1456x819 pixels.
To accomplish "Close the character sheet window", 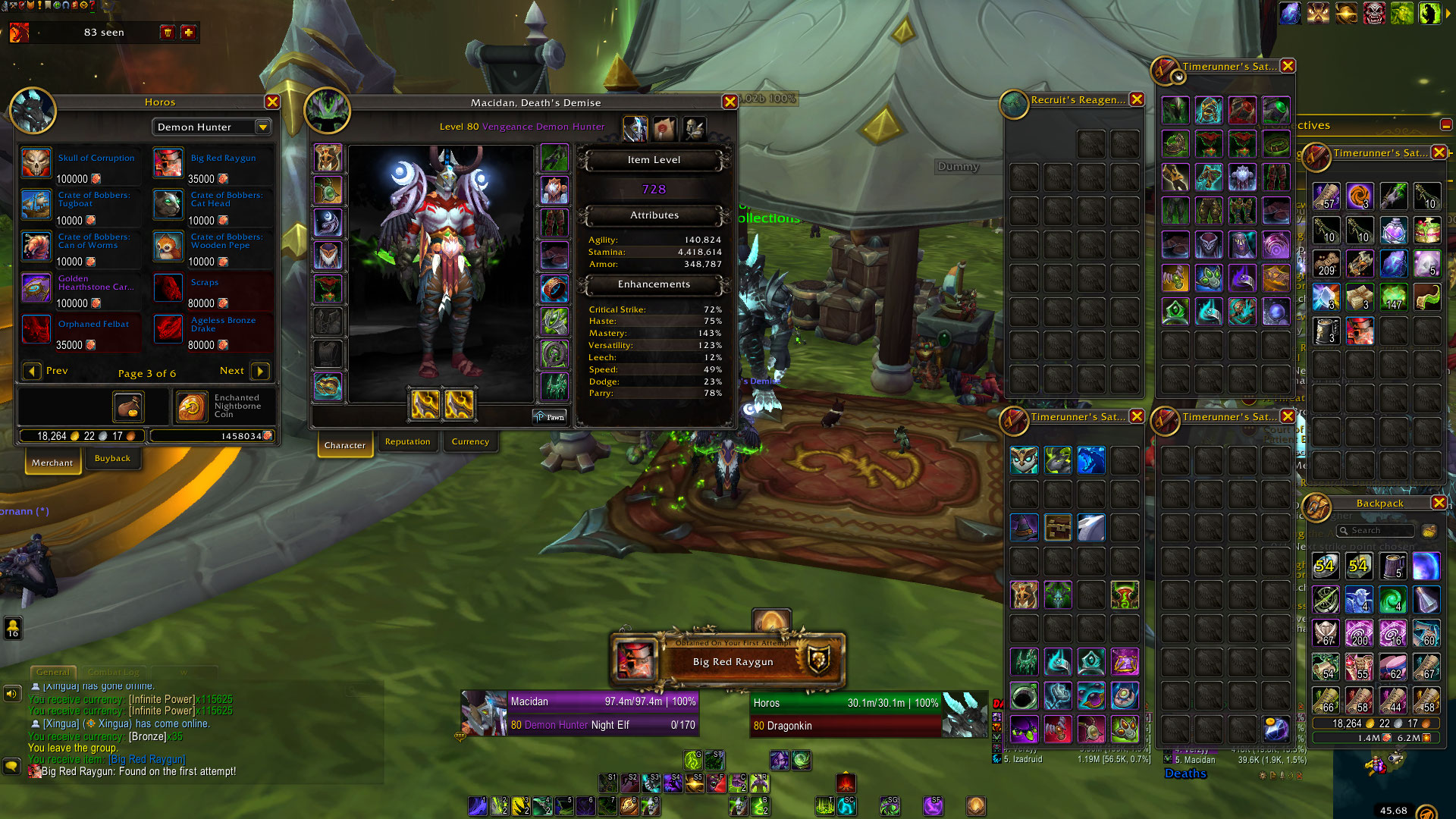I will tap(730, 102).
